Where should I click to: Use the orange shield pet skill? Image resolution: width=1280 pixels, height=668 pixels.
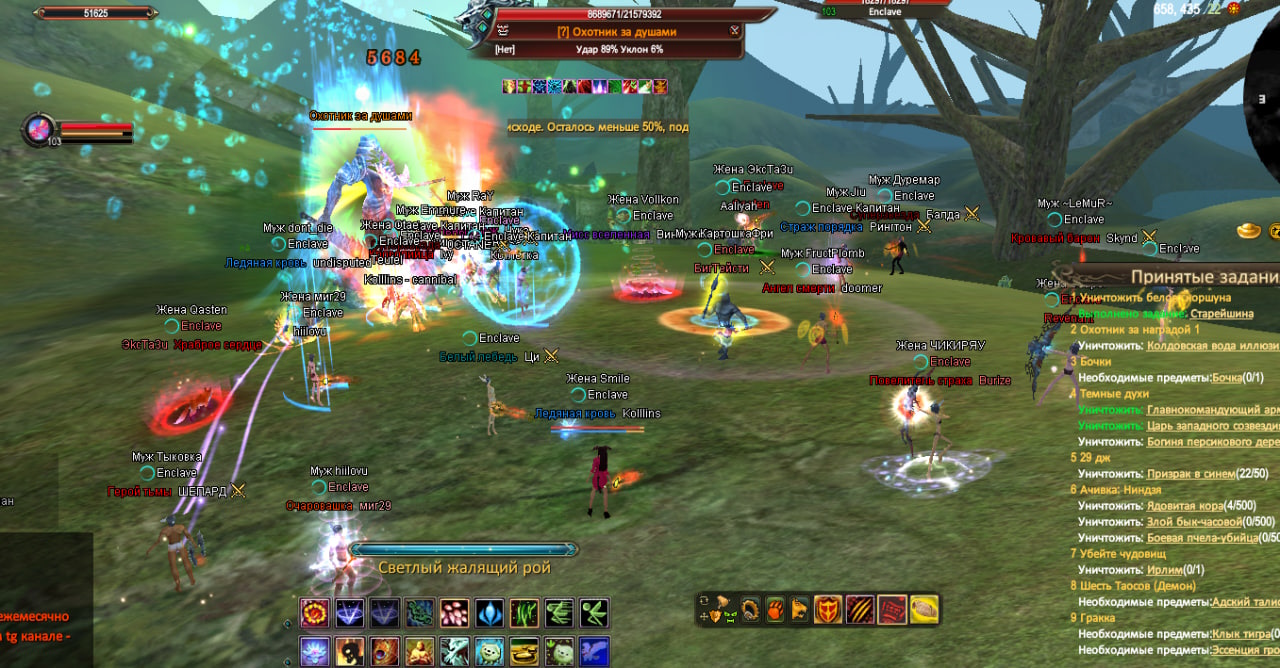click(x=827, y=609)
